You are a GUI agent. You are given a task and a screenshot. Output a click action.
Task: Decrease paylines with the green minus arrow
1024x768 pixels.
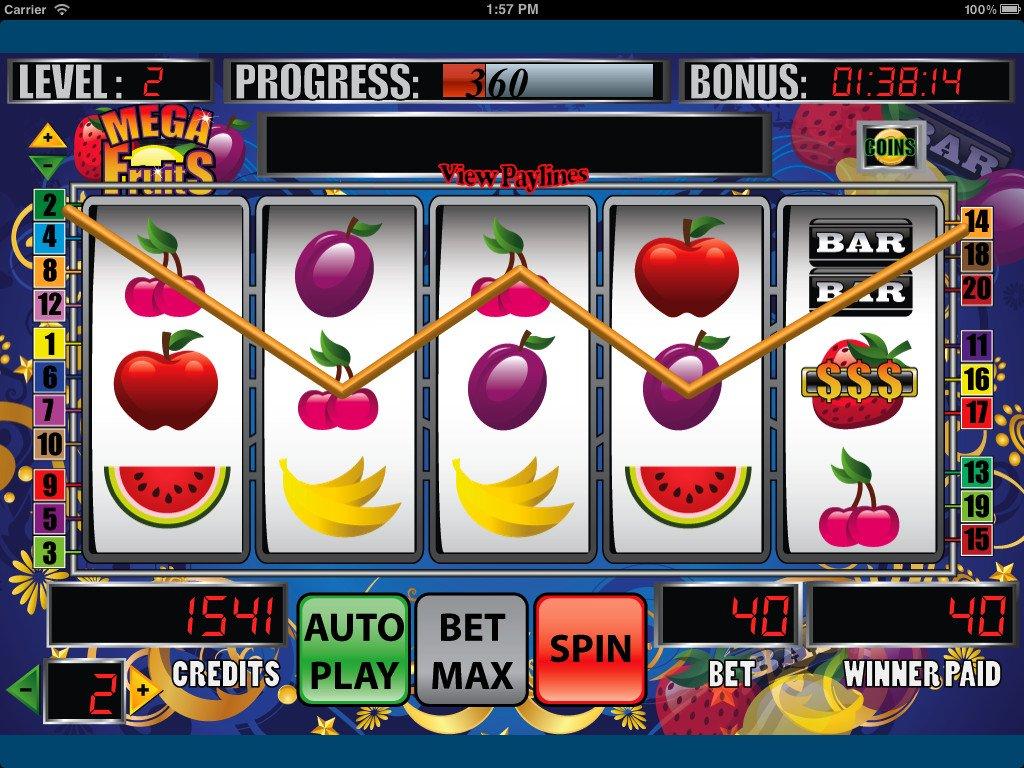(47, 163)
